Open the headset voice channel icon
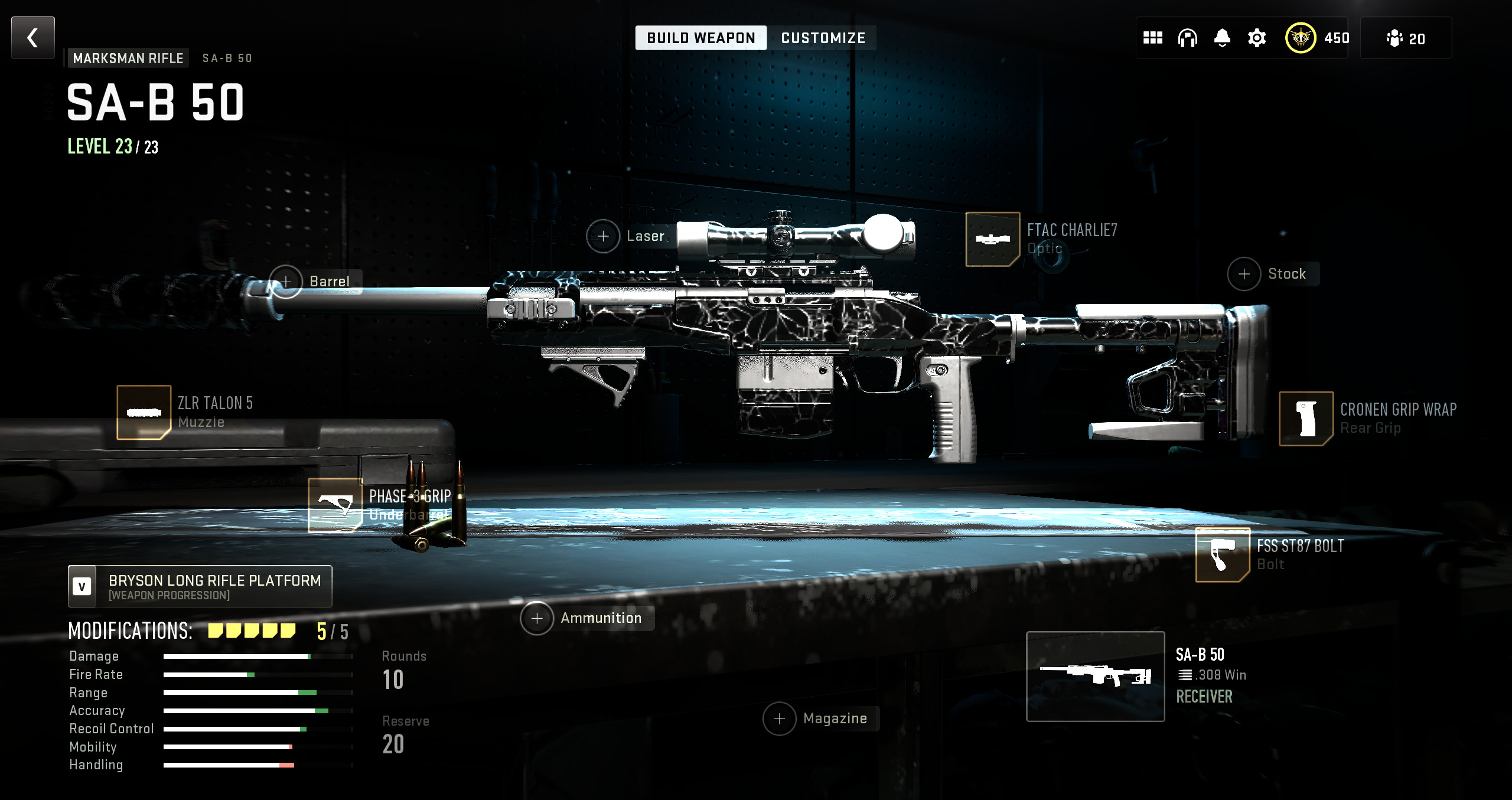Viewport: 1512px width, 800px height. [x=1187, y=38]
